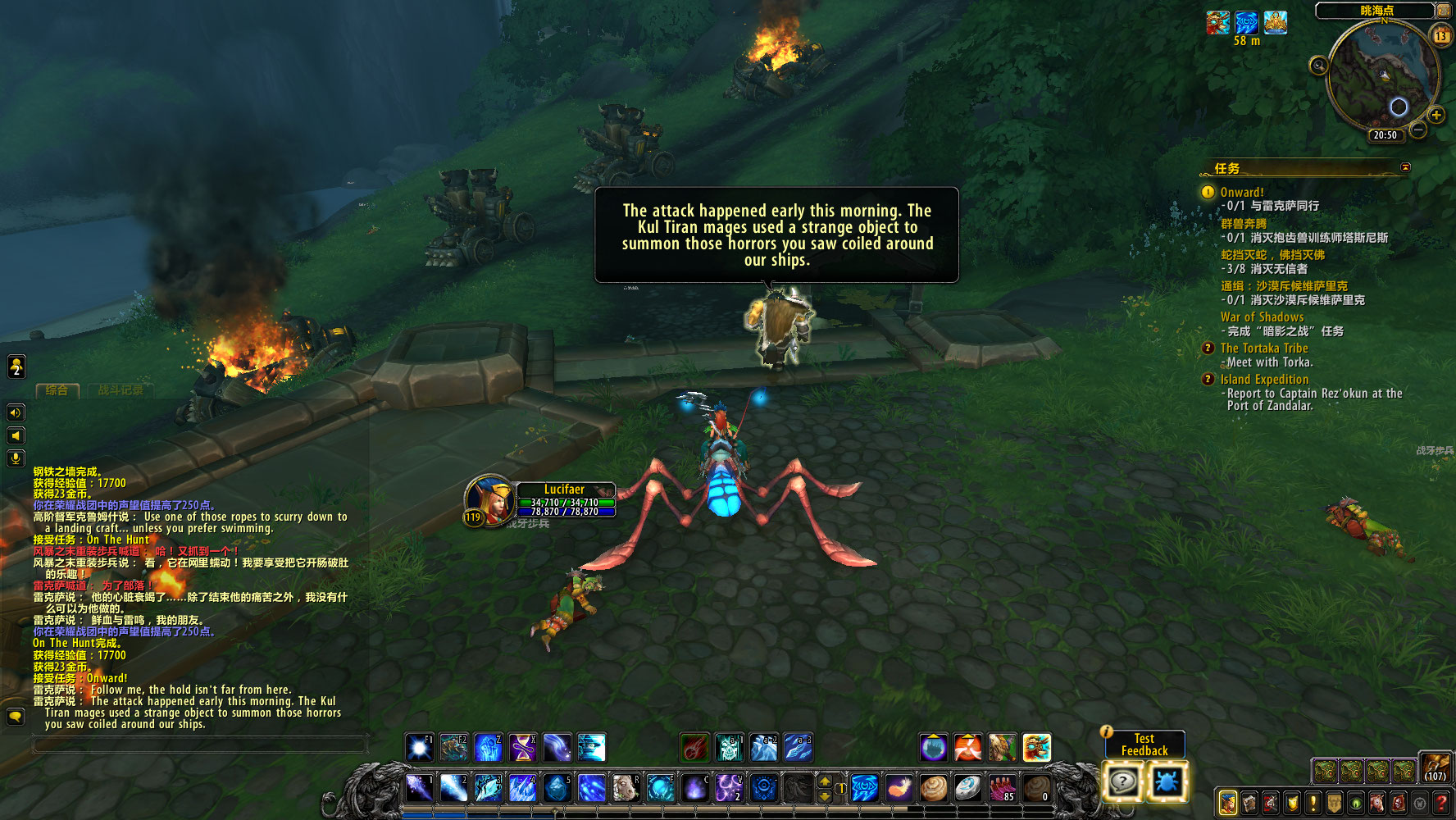This screenshot has height=820, width=1456.
Task: Report a bug with the blue bug button
Action: [1167, 781]
